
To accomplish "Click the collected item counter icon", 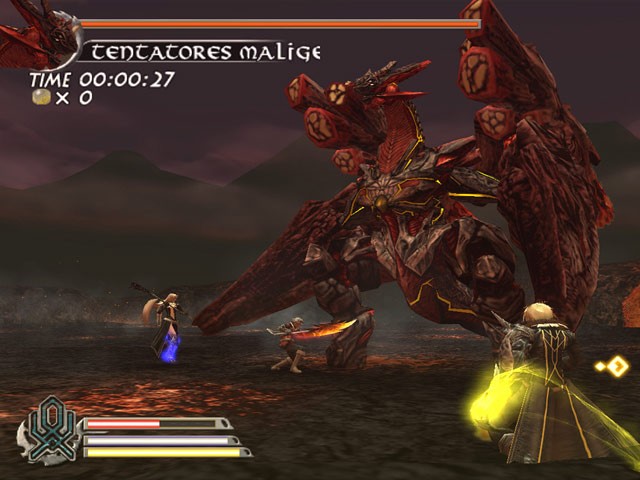I will 42,97.
